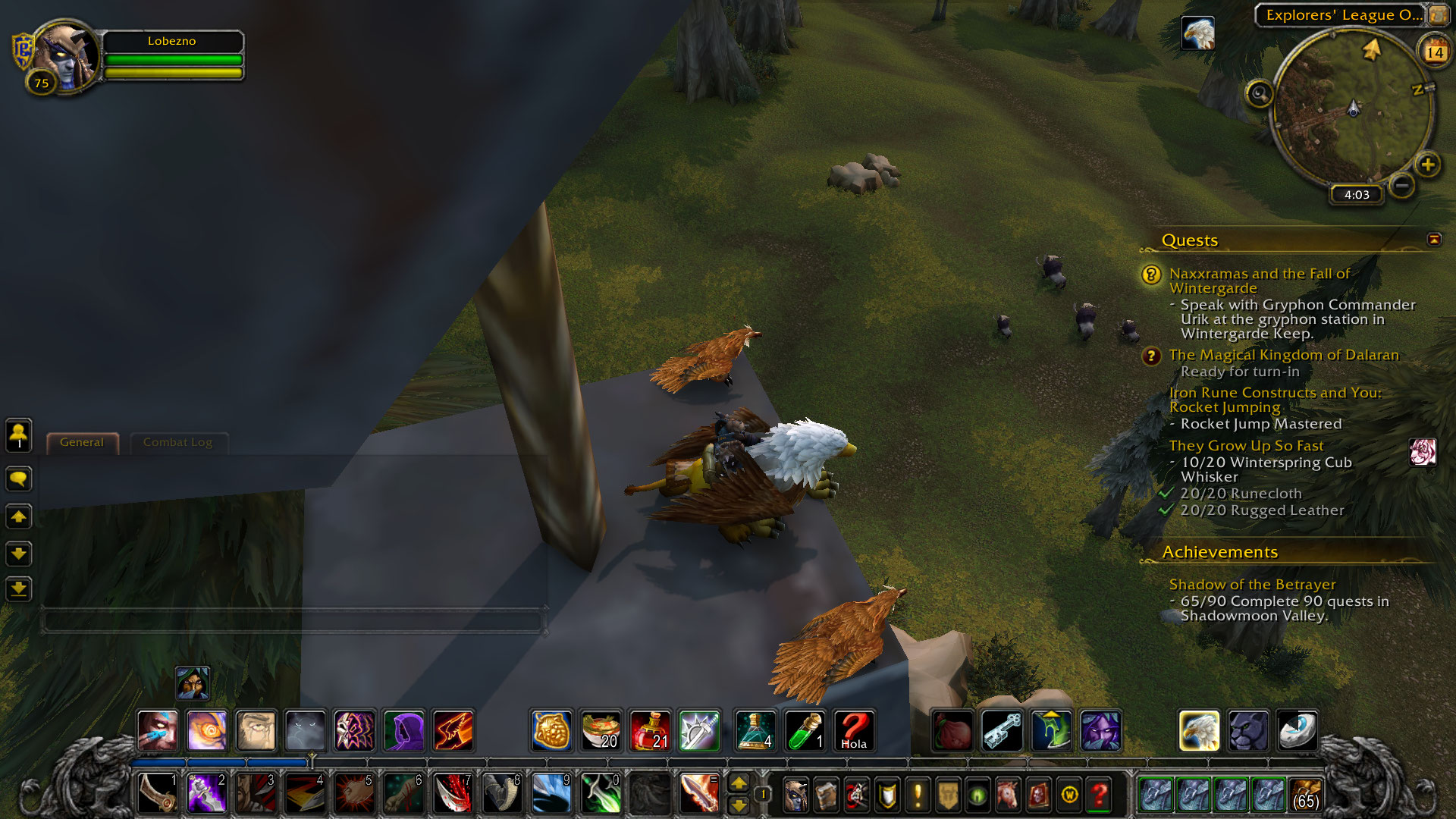Image resolution: width=1456 pixels, height=819 pixels.
Task: Click Lobezno's player portrait
Action: pyautogui.click(x=67, y=56)
